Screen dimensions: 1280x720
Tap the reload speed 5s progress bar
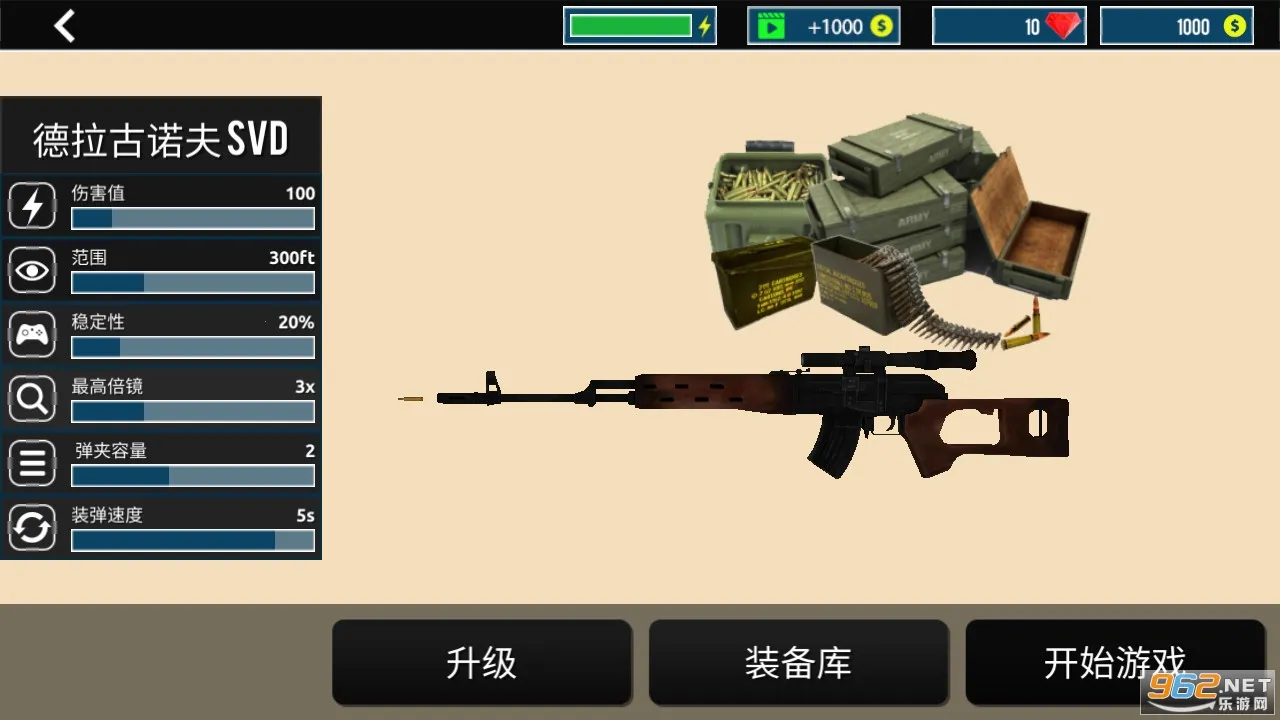click(192, 540)
